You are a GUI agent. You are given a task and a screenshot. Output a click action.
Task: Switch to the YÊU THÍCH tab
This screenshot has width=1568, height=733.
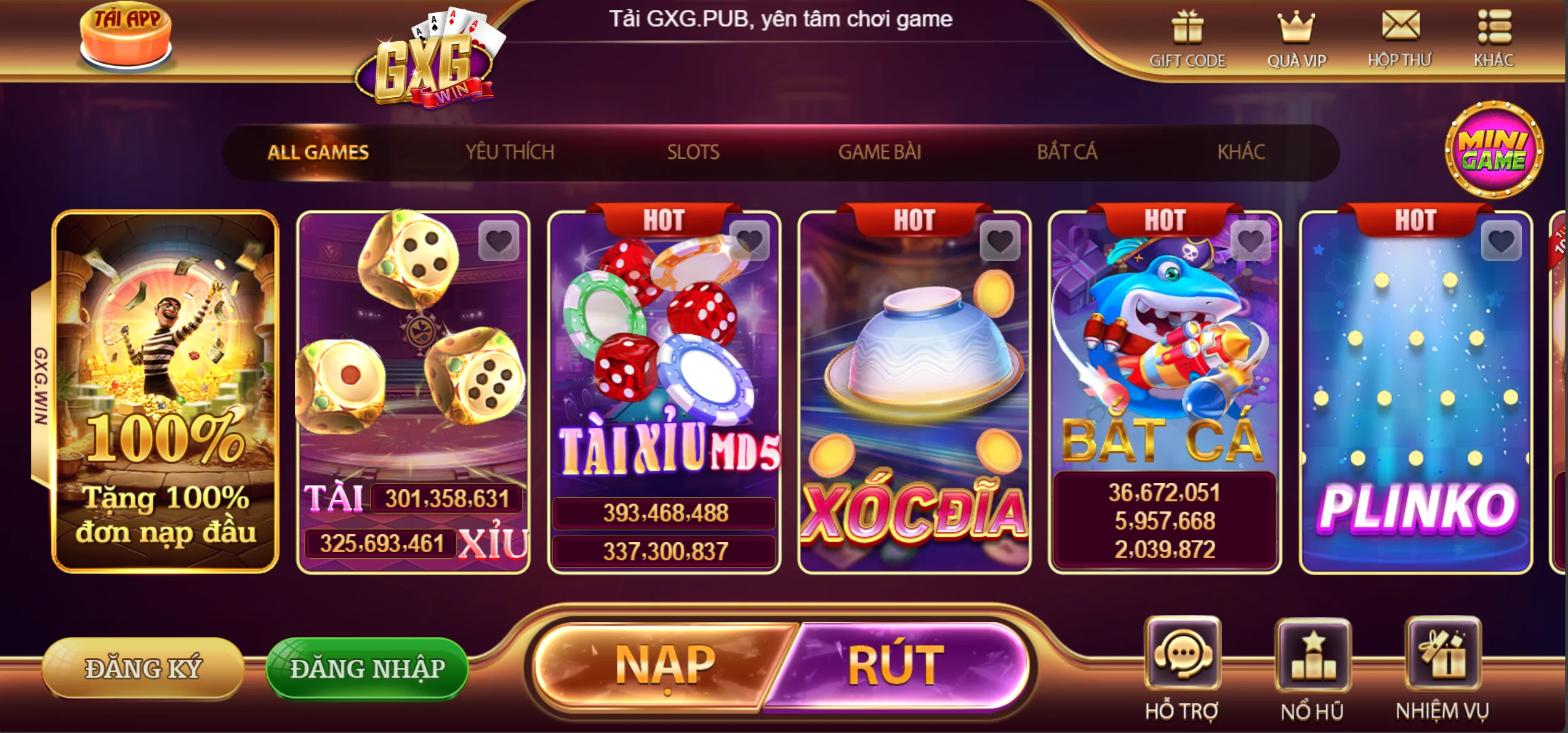(511, 151)
